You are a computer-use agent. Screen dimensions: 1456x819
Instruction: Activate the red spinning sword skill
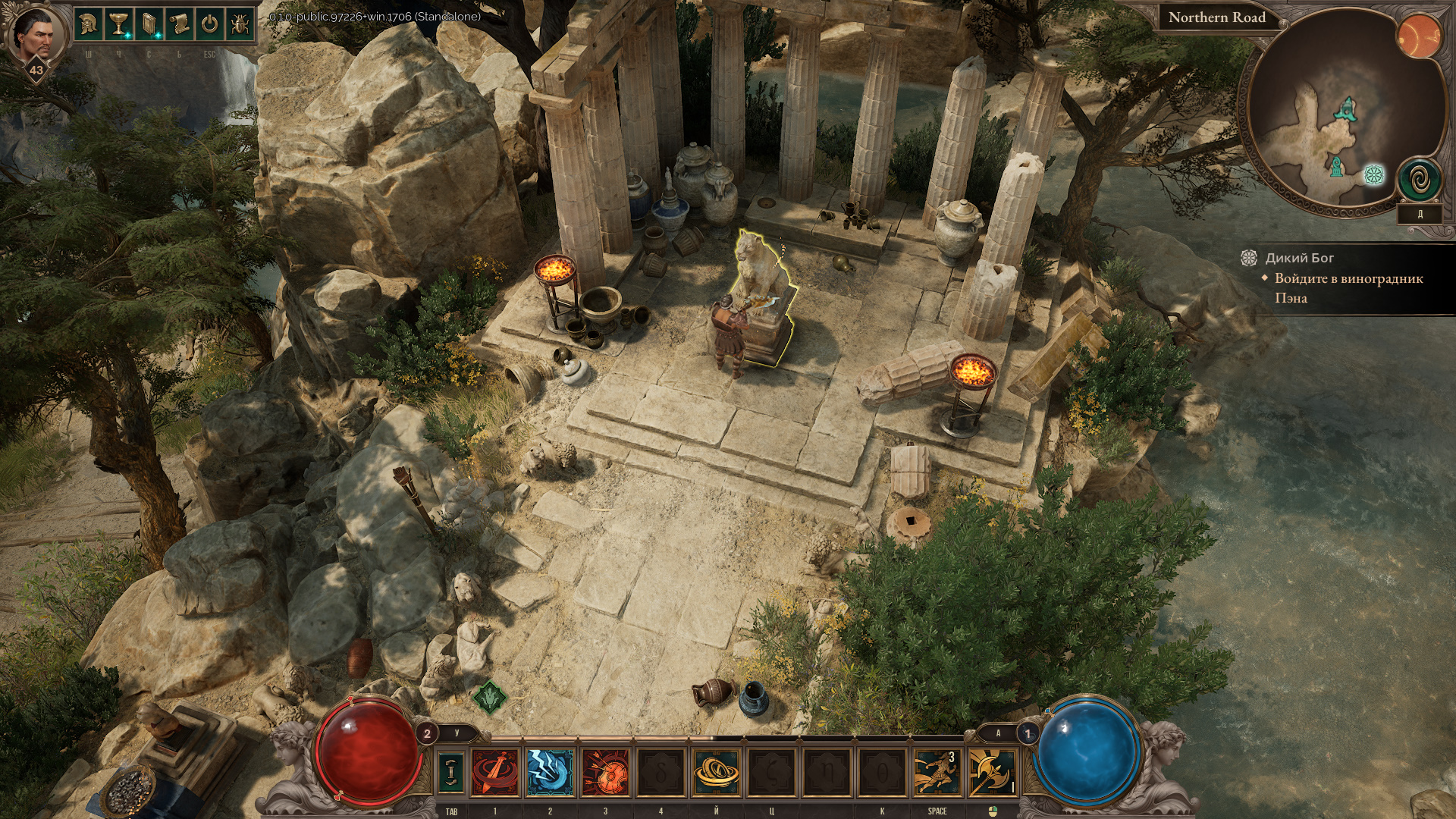495,772
